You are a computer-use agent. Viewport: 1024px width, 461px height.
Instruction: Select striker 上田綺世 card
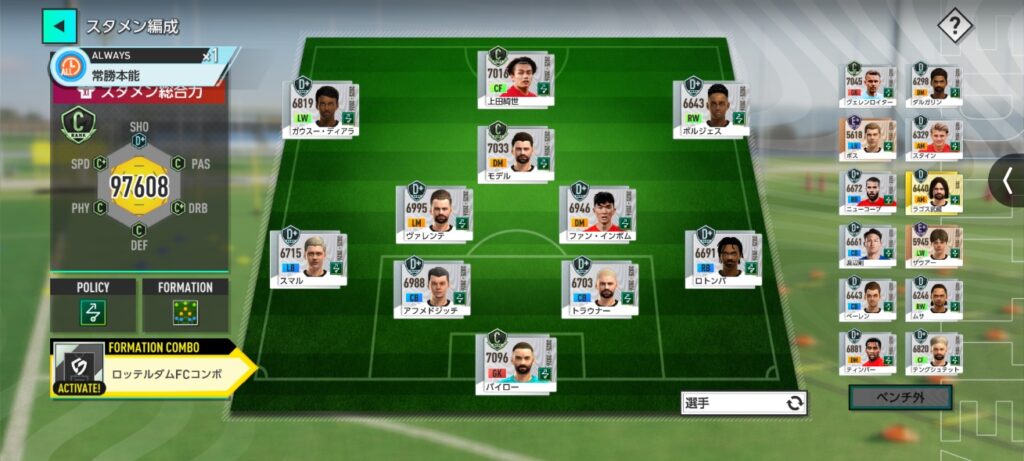pos(514,78)
